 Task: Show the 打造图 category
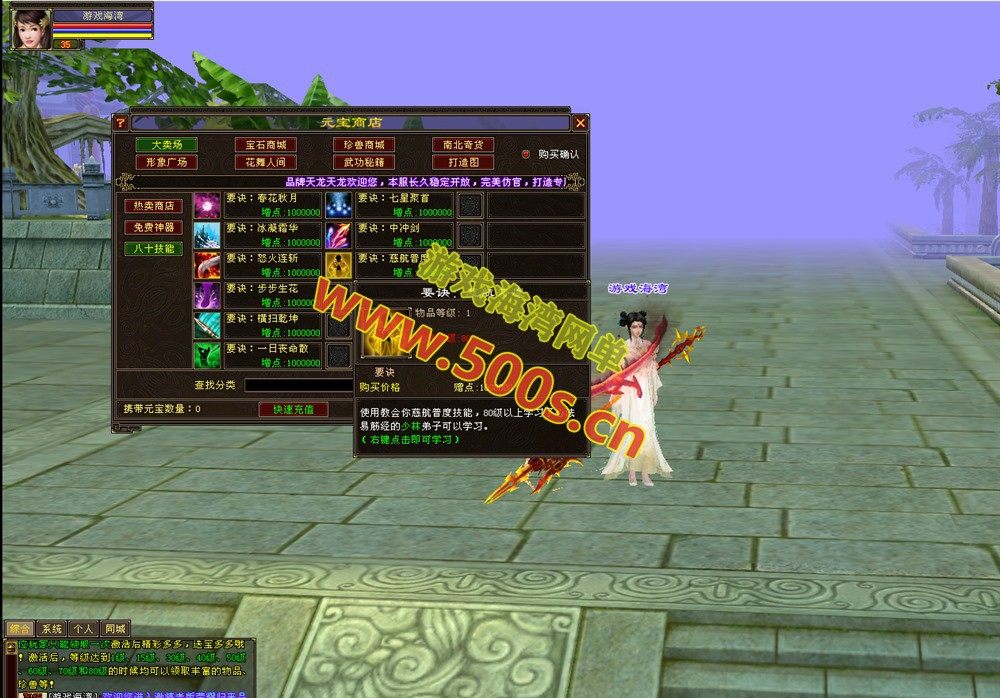click(x=463, y=162)
